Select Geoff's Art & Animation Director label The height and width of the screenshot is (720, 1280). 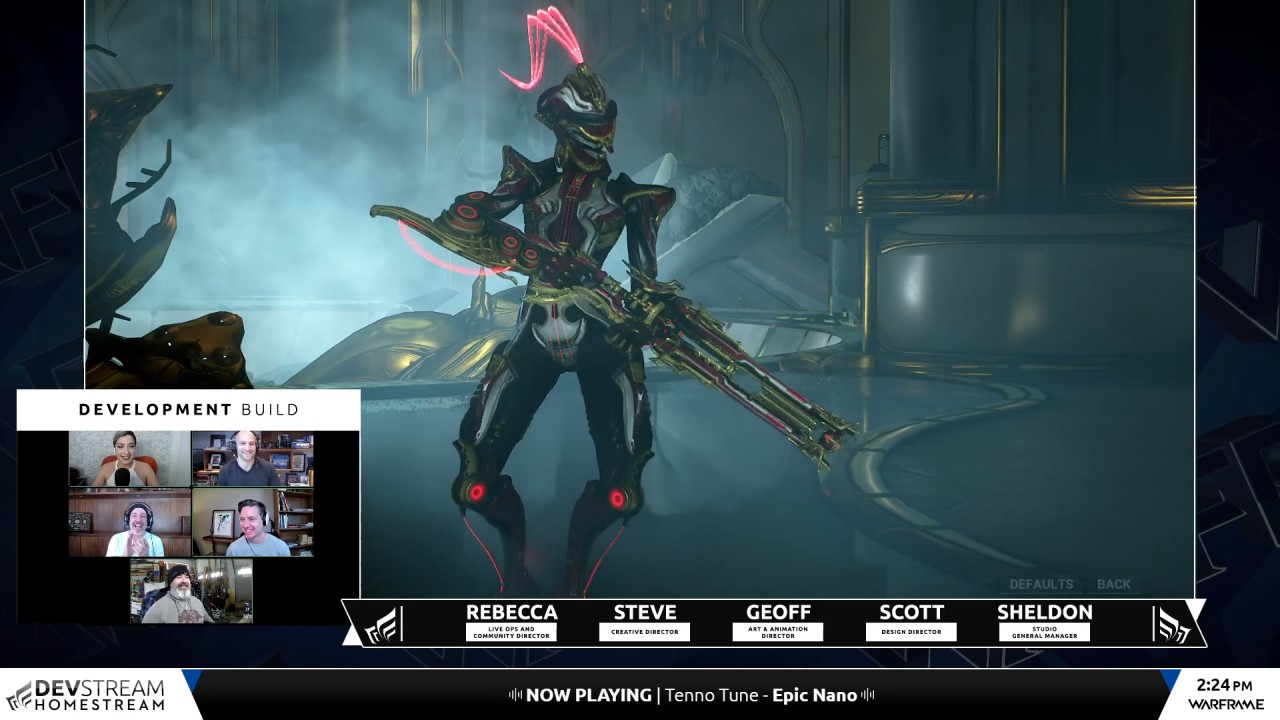coord(778,631)
